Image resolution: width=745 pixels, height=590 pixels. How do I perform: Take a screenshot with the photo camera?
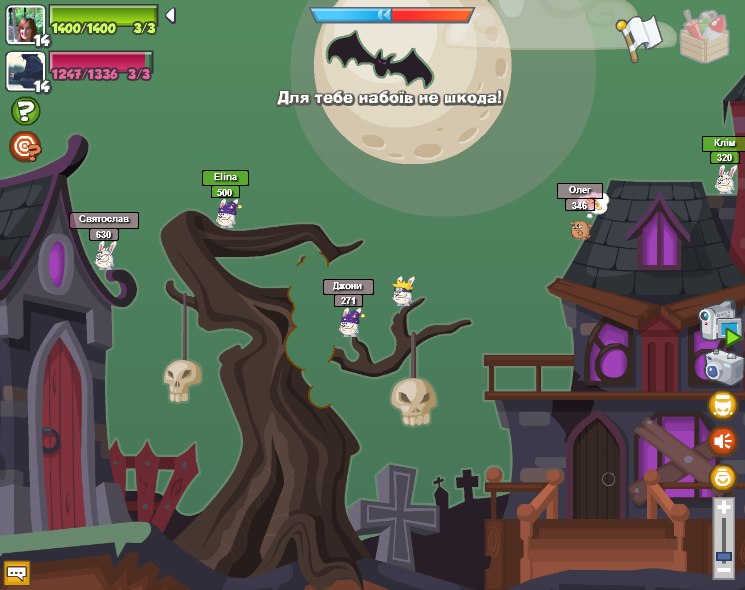(x=722, y=367)
